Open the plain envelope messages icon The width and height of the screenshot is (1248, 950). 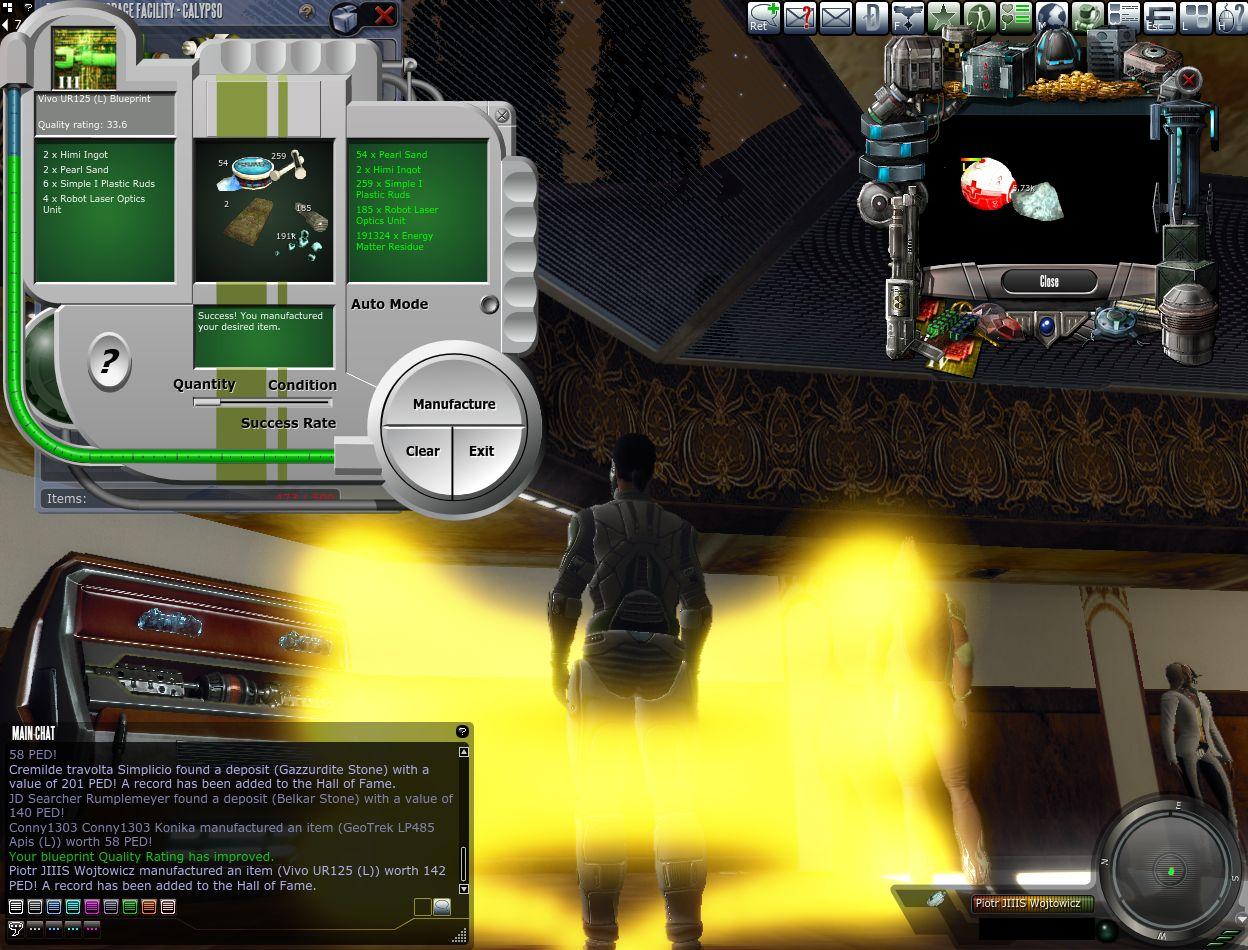point(836,17)
